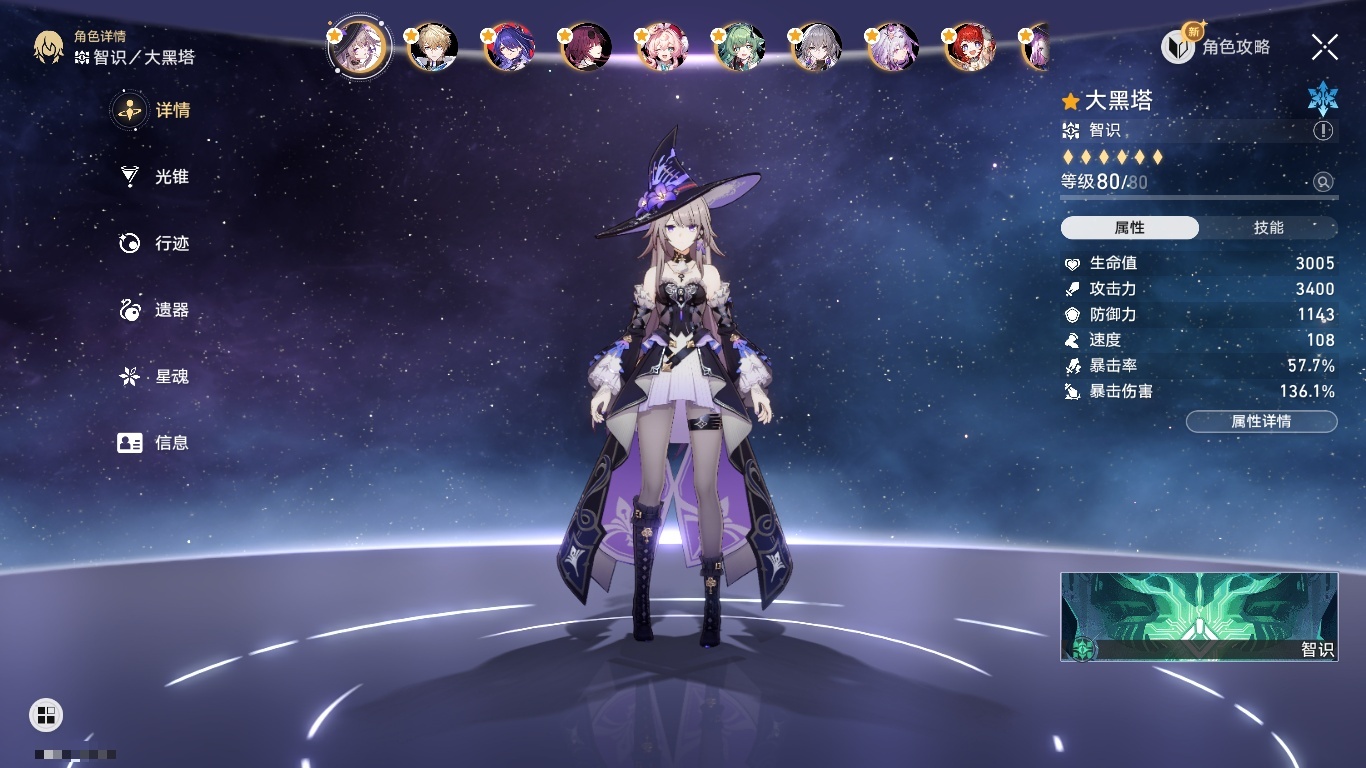Screen dimensions: 1366x768
Task: Open the 属性详情 stat details button
Action: point(1261,422)
